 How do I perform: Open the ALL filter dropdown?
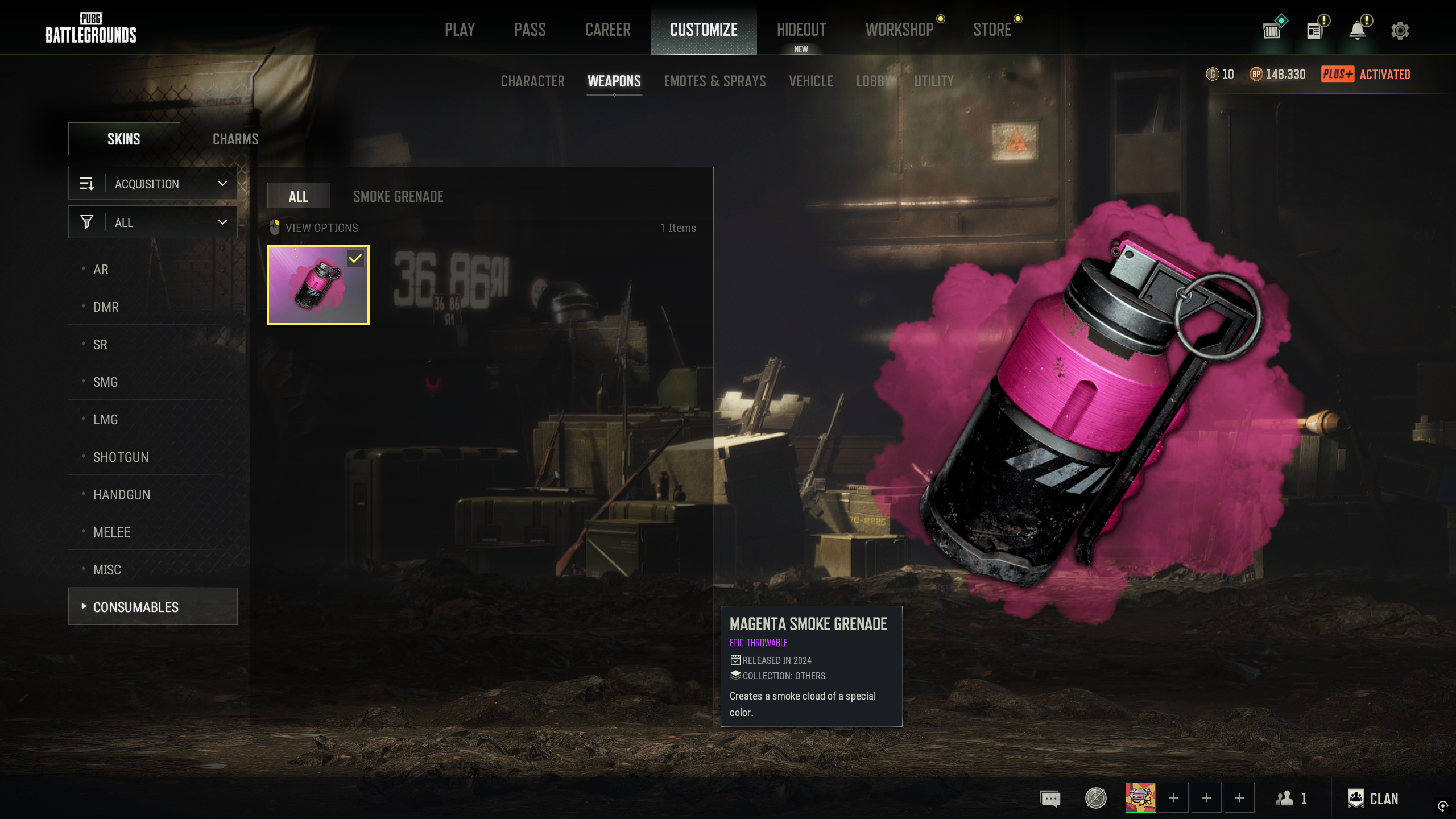pyautogui.click(x=153, y=222)
